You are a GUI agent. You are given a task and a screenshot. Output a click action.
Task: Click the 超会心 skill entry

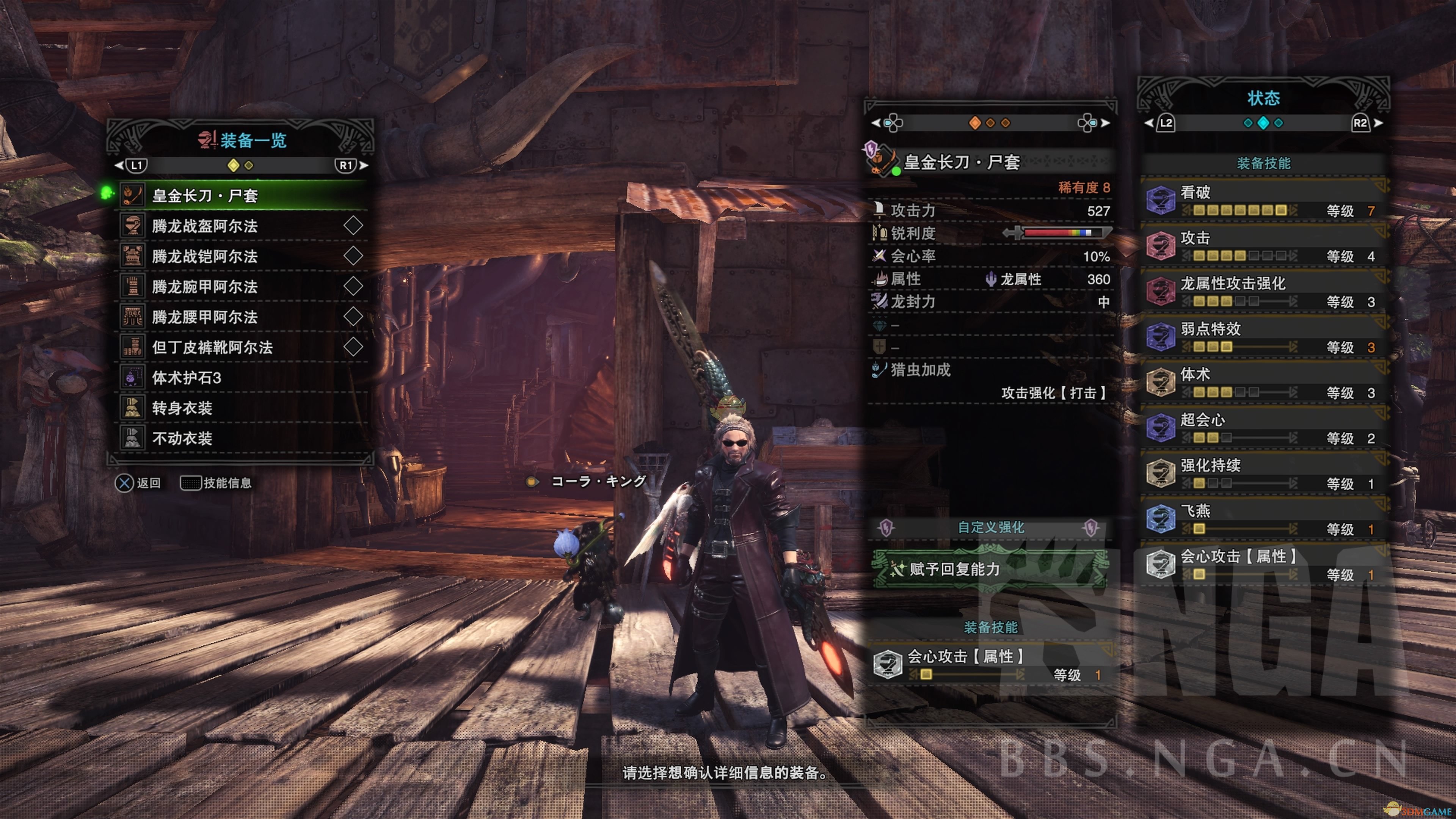point(1264,428)
